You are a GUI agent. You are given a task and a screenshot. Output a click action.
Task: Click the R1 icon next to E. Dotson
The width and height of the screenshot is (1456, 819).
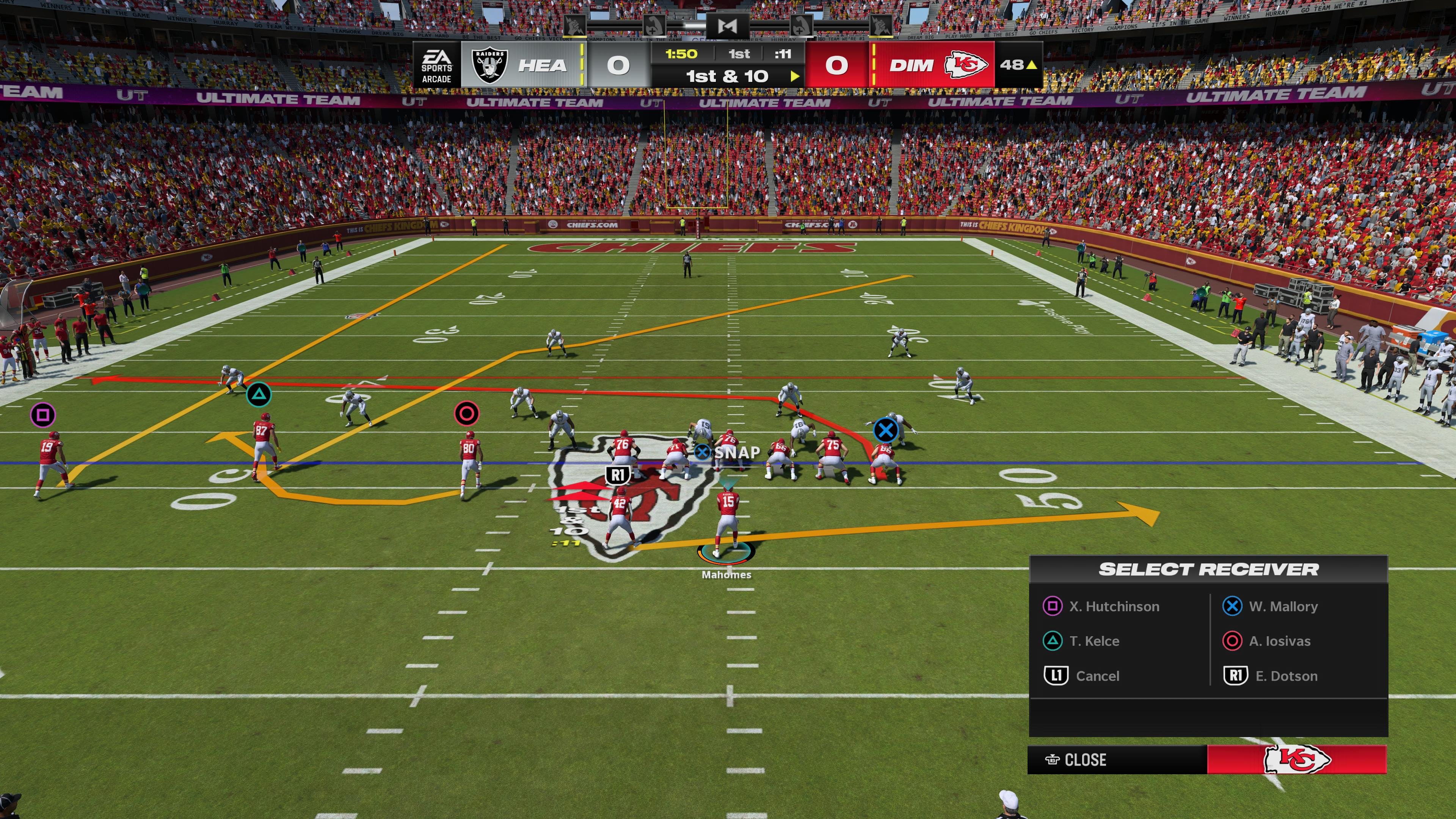coord(1235,676)
